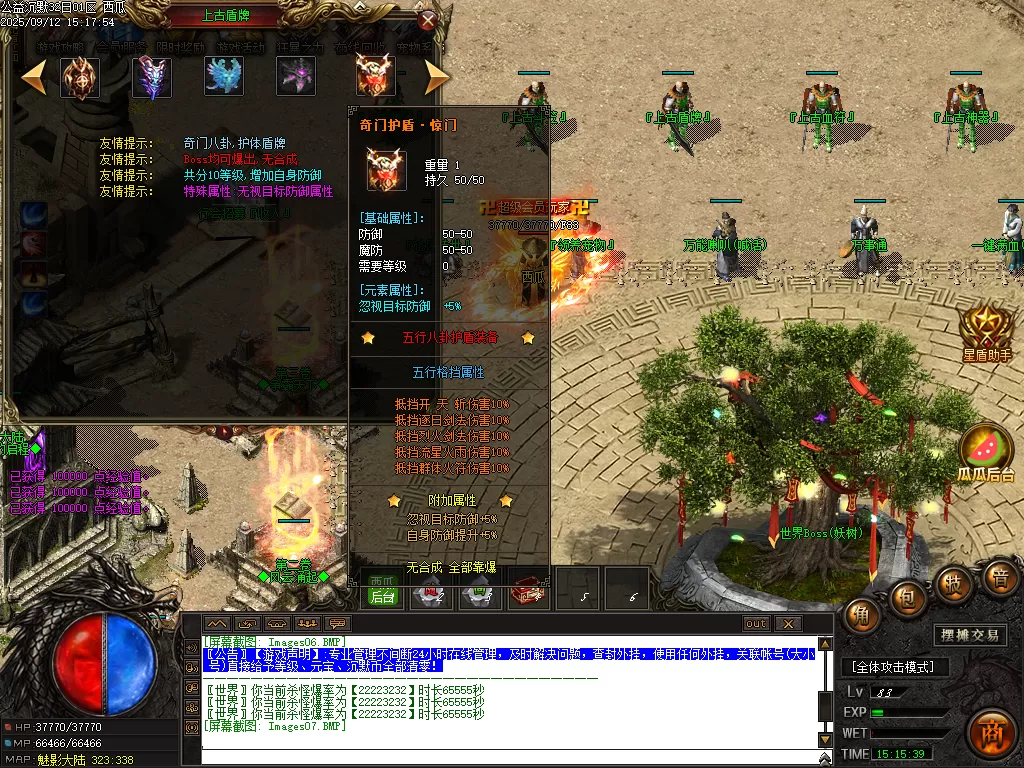
Task: Select the round bronze shield icon
Action: 80,77
